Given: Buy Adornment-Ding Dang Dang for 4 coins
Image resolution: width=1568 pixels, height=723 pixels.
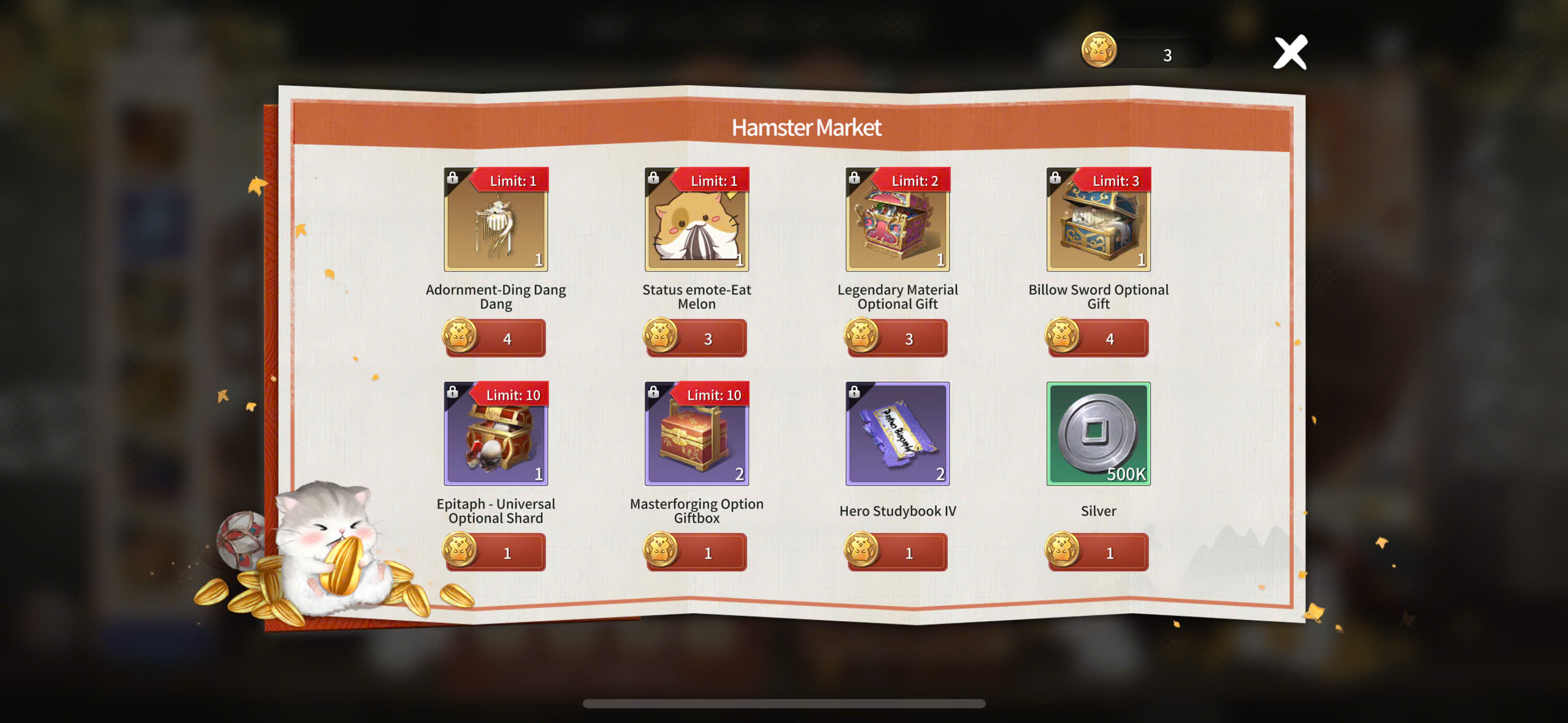Looking at the screenshot, I should [x=496, y=339].
